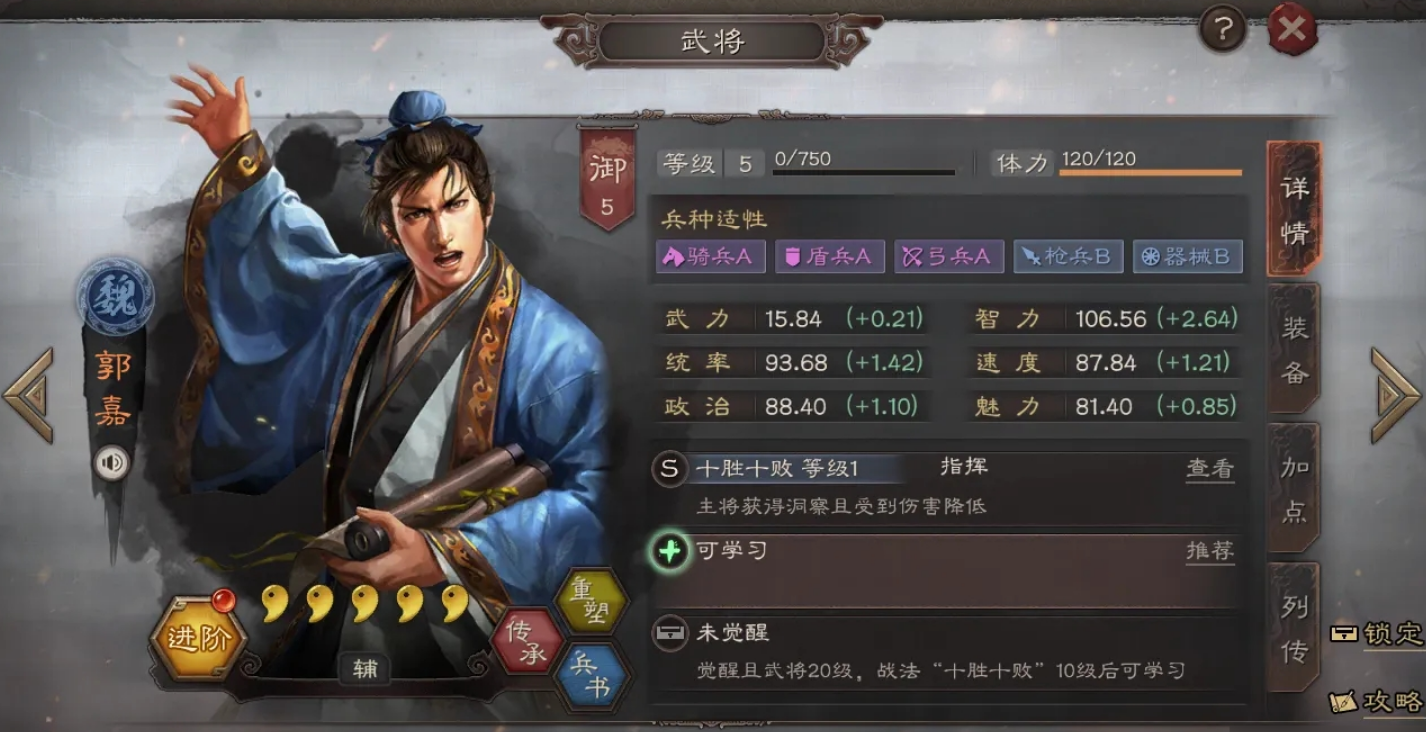Select the 骑兵A cavalry aptitude badge

(710, 257)
